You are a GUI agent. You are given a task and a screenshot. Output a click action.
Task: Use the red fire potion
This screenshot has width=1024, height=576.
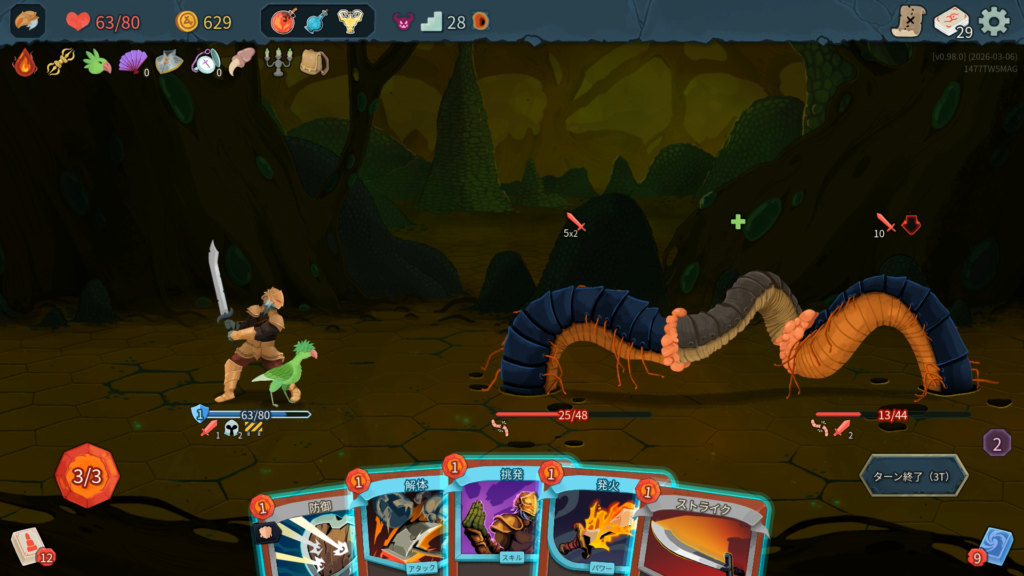pos(283,21)
